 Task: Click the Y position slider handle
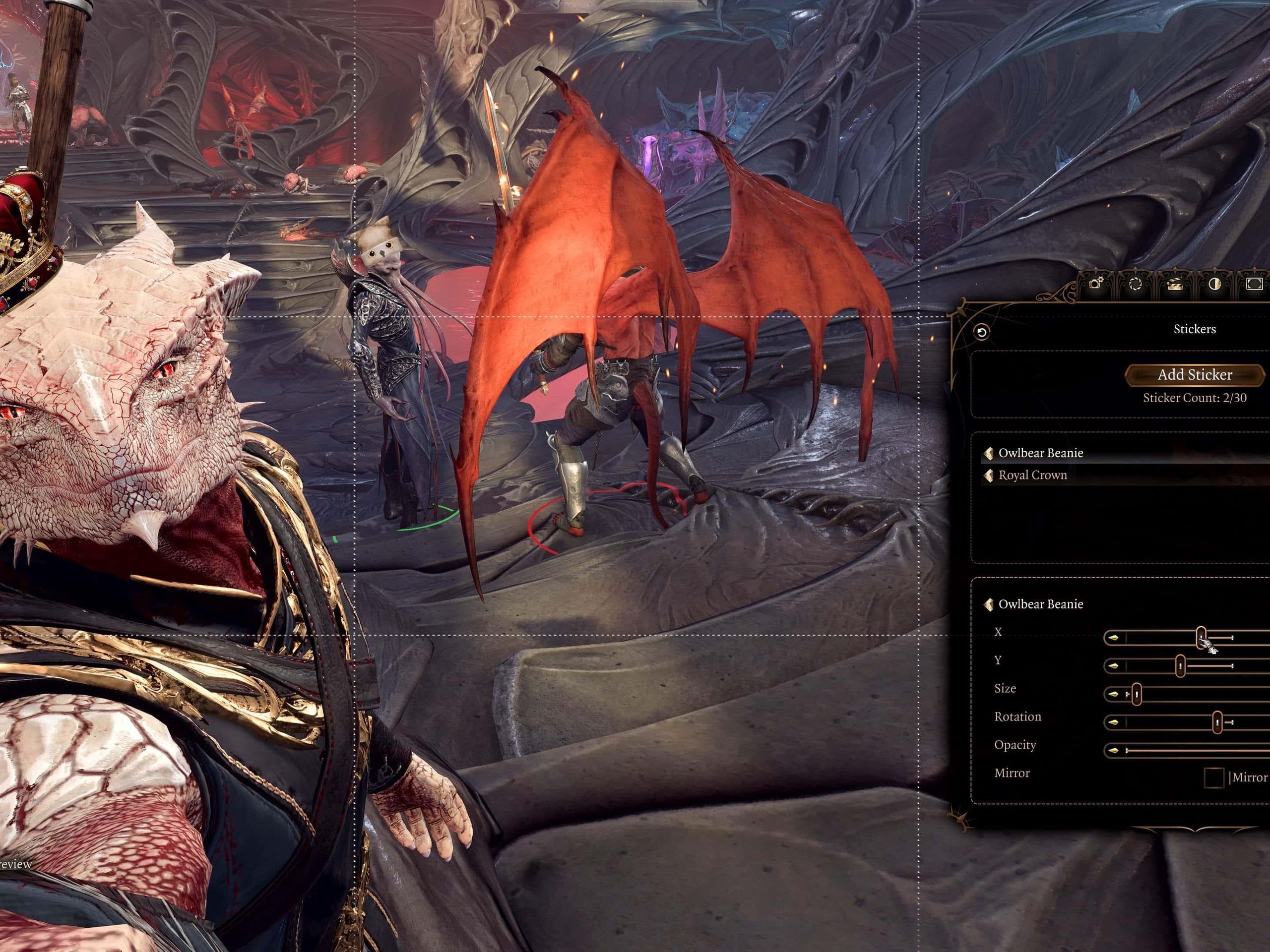[1180, 665]
